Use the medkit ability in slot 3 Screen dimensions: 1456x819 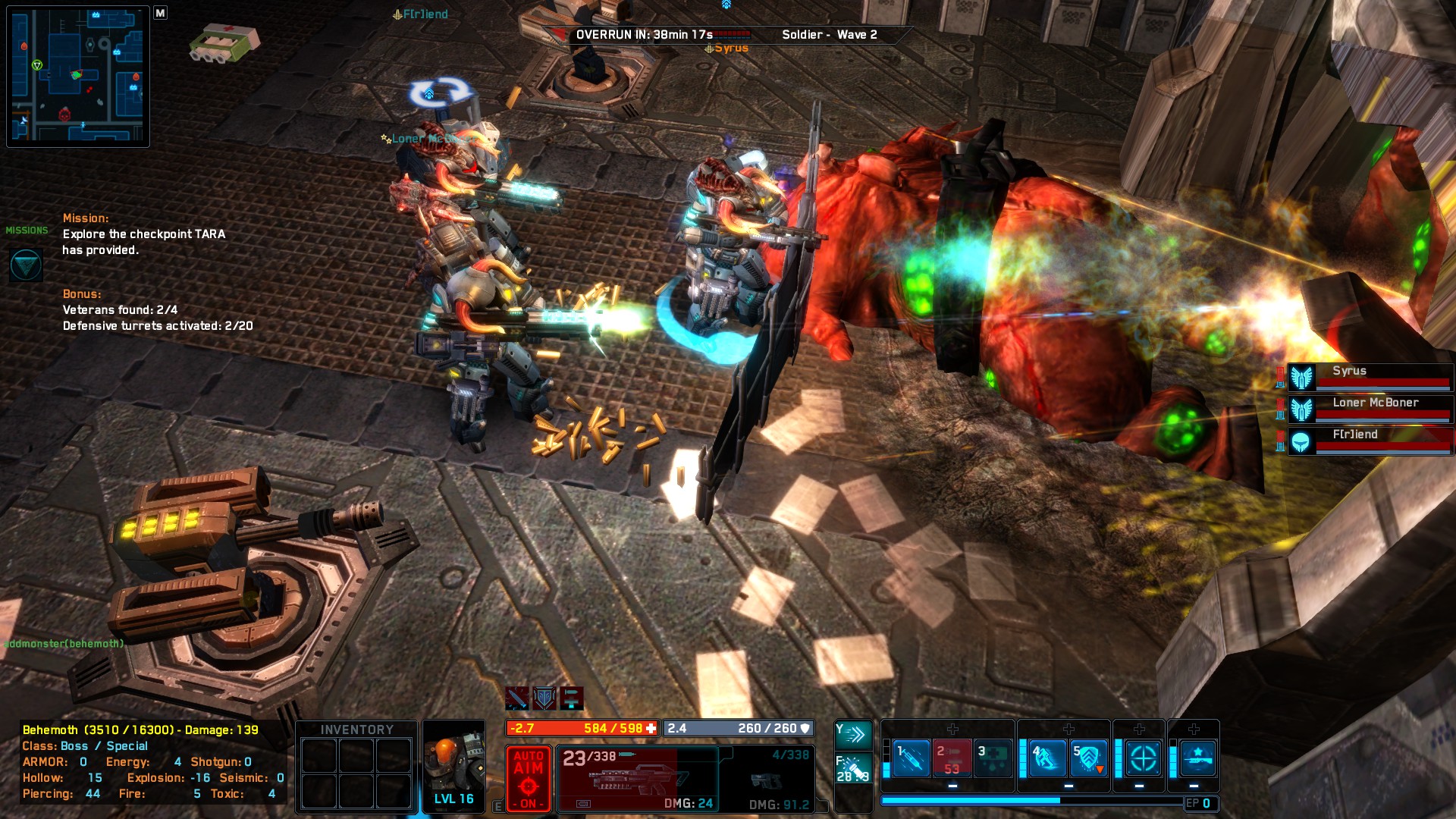tap(993, 758)
